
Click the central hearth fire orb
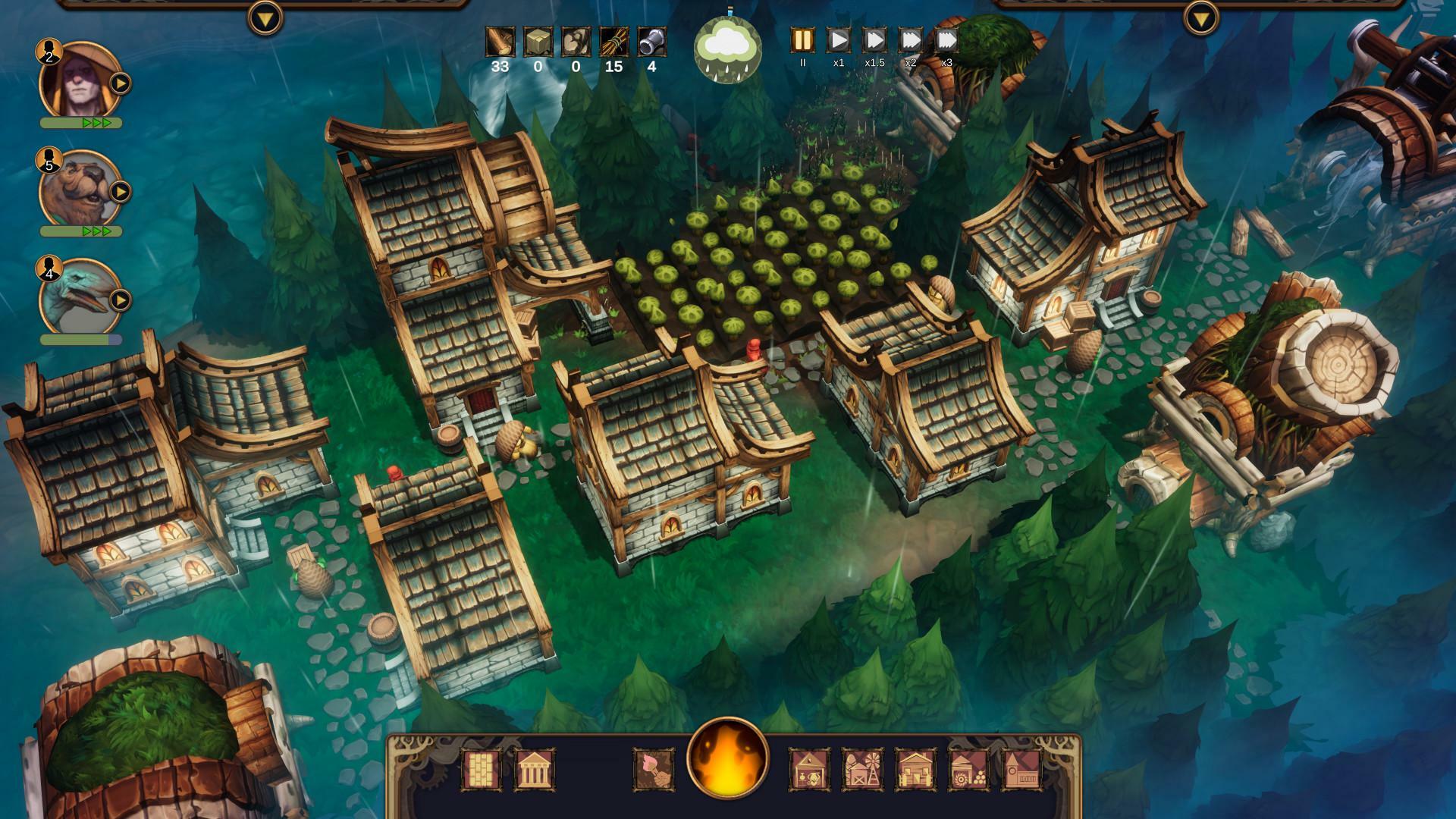pyautogui.click(x=727, y=760)
